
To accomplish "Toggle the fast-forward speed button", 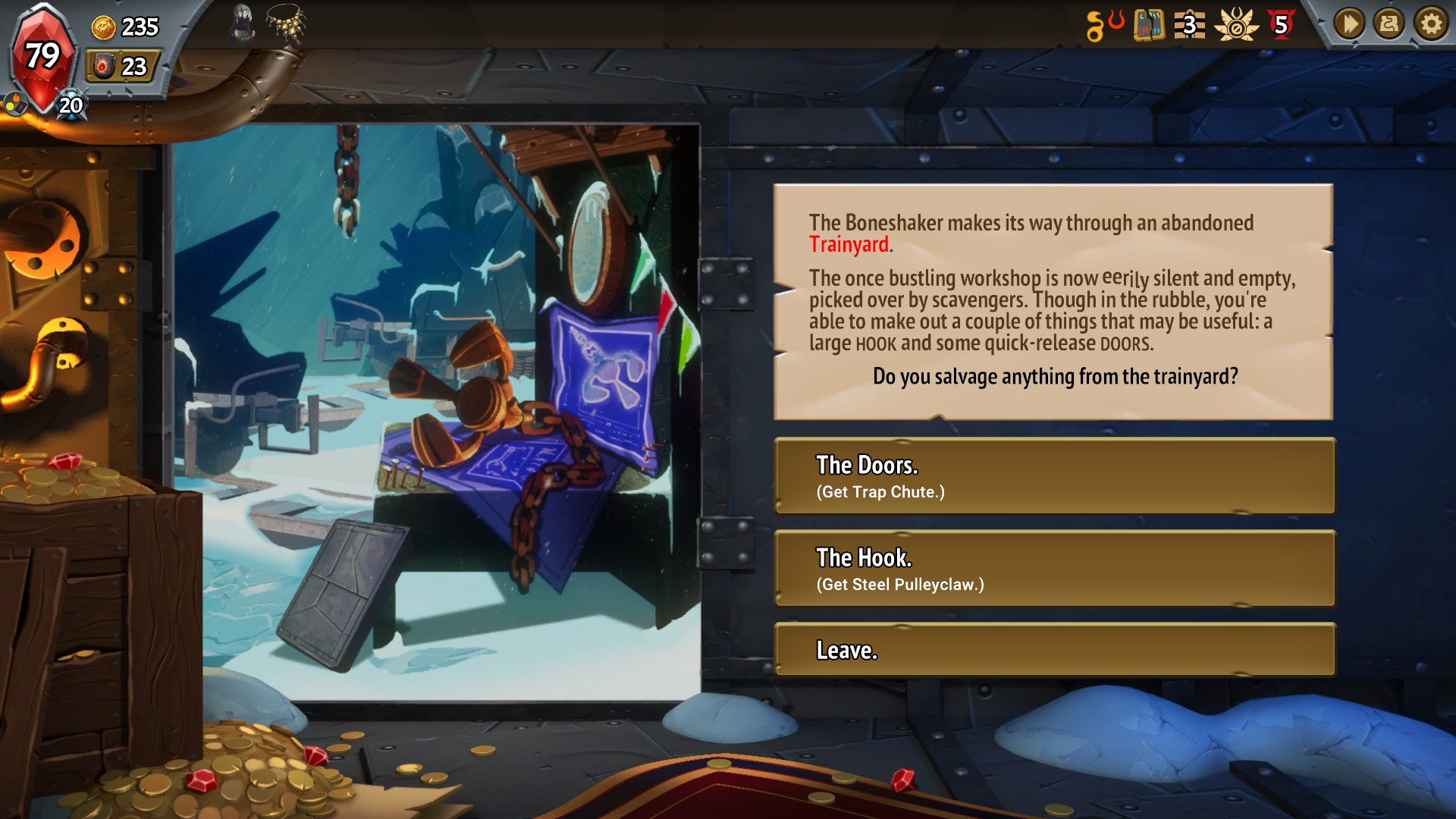I will point(1349,25).
